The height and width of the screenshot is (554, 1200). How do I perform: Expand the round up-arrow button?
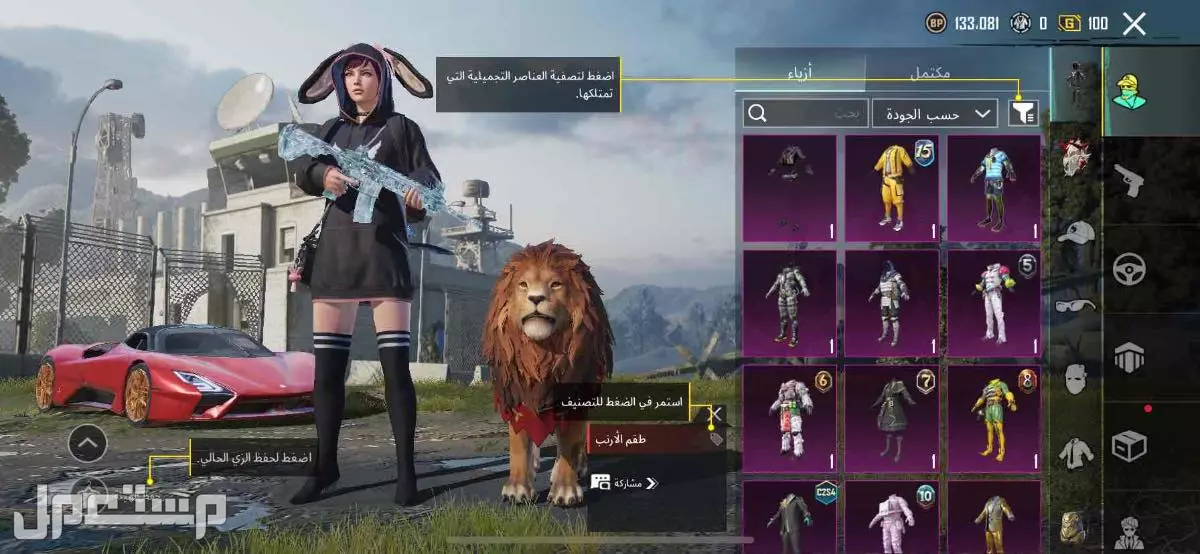tap(88, 442)
